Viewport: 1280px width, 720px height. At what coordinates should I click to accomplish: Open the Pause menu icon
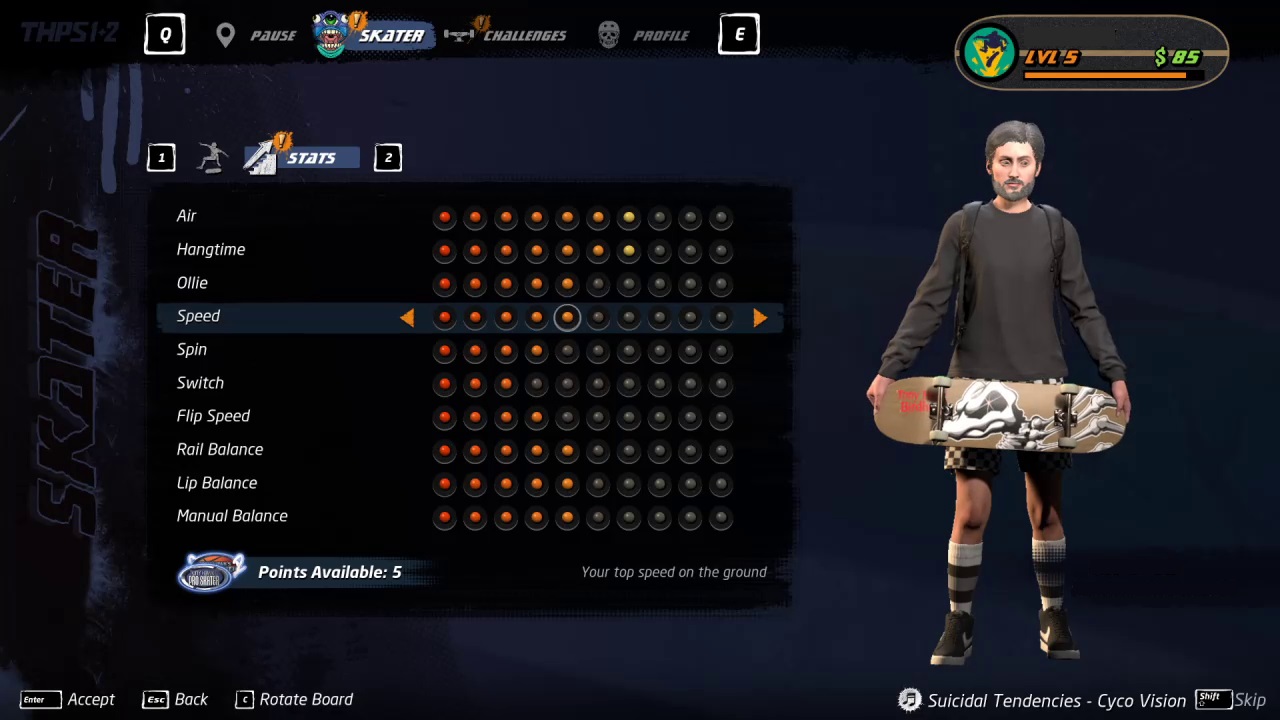tap(225, 35)
